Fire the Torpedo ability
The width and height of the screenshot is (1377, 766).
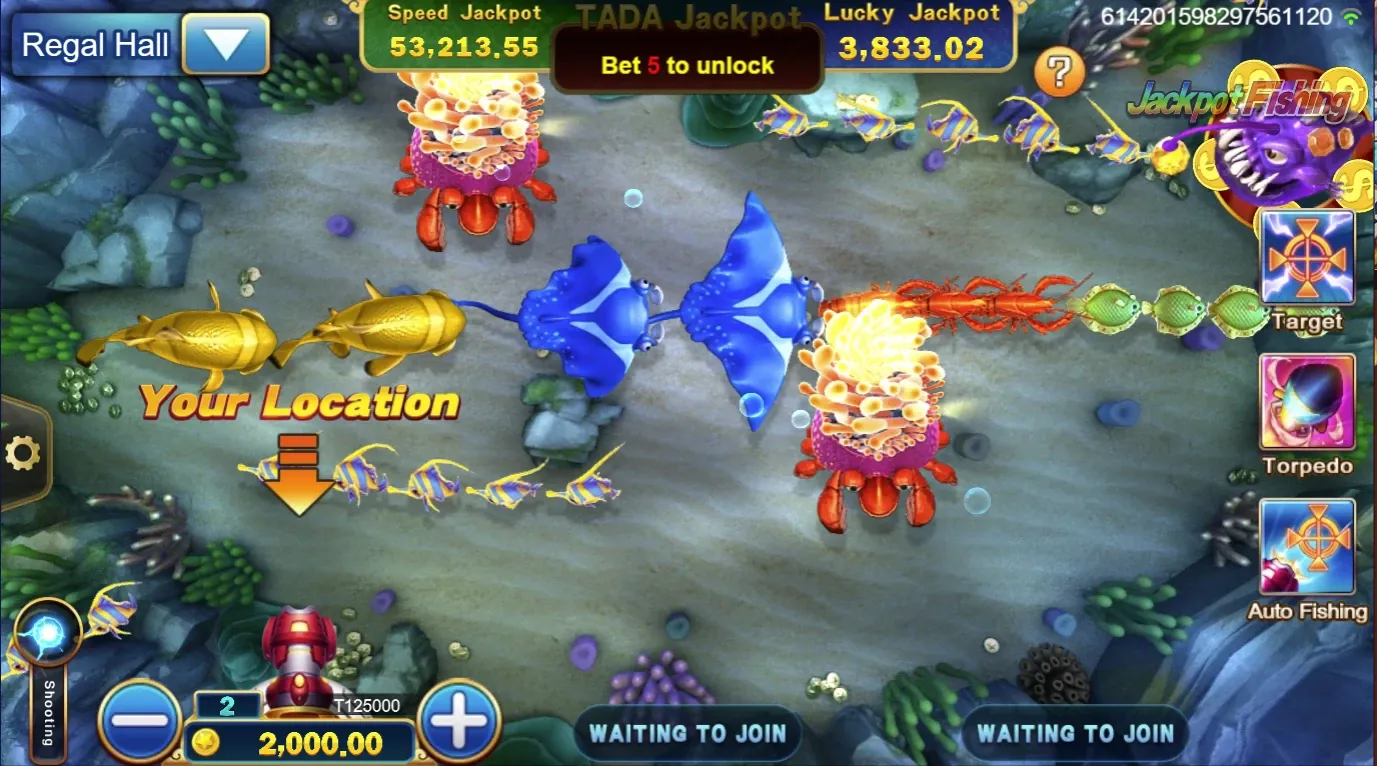pyautogui.click(x=1306, y=403)
